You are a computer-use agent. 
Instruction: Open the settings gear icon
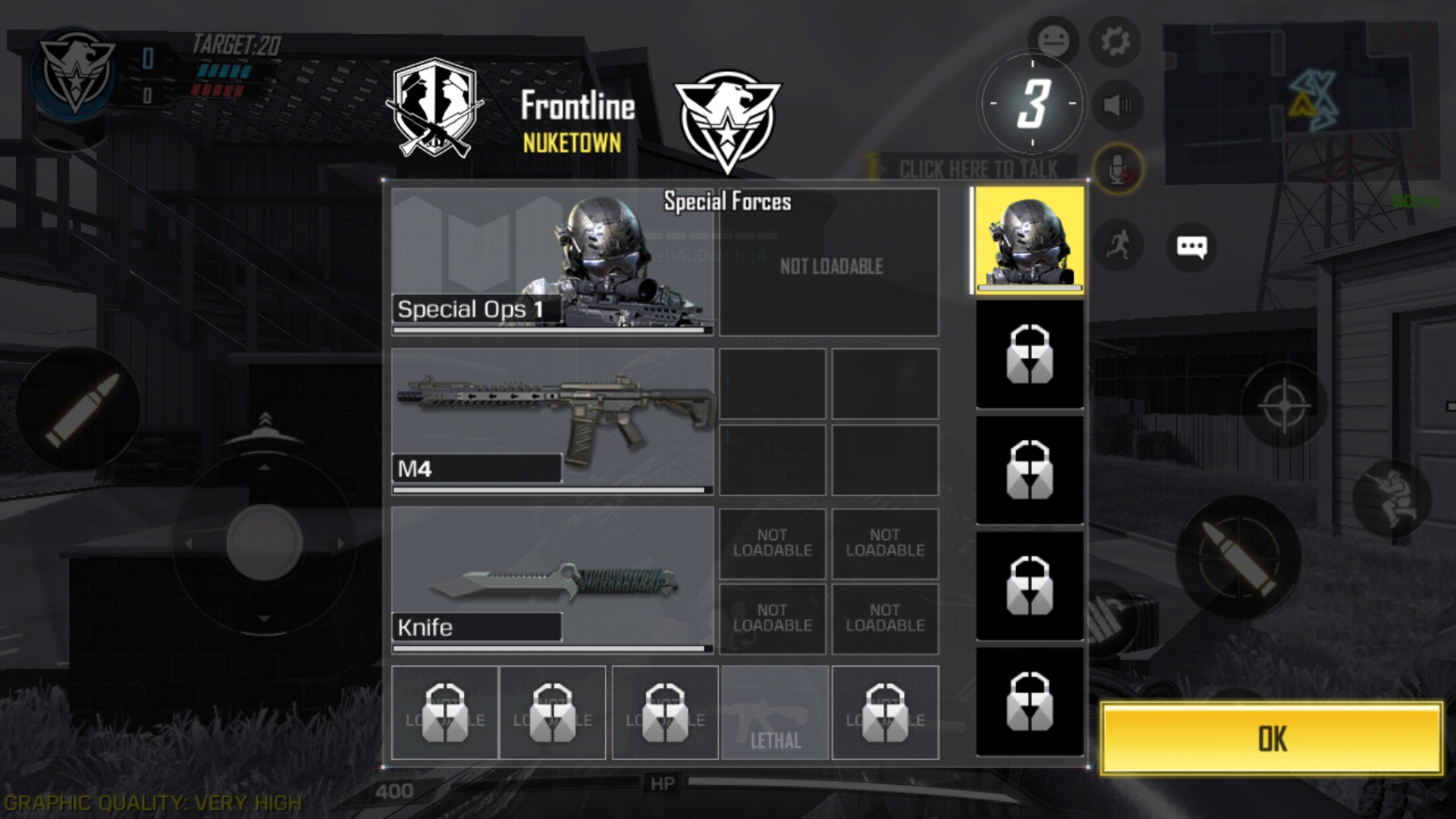tap(1116, 41)
